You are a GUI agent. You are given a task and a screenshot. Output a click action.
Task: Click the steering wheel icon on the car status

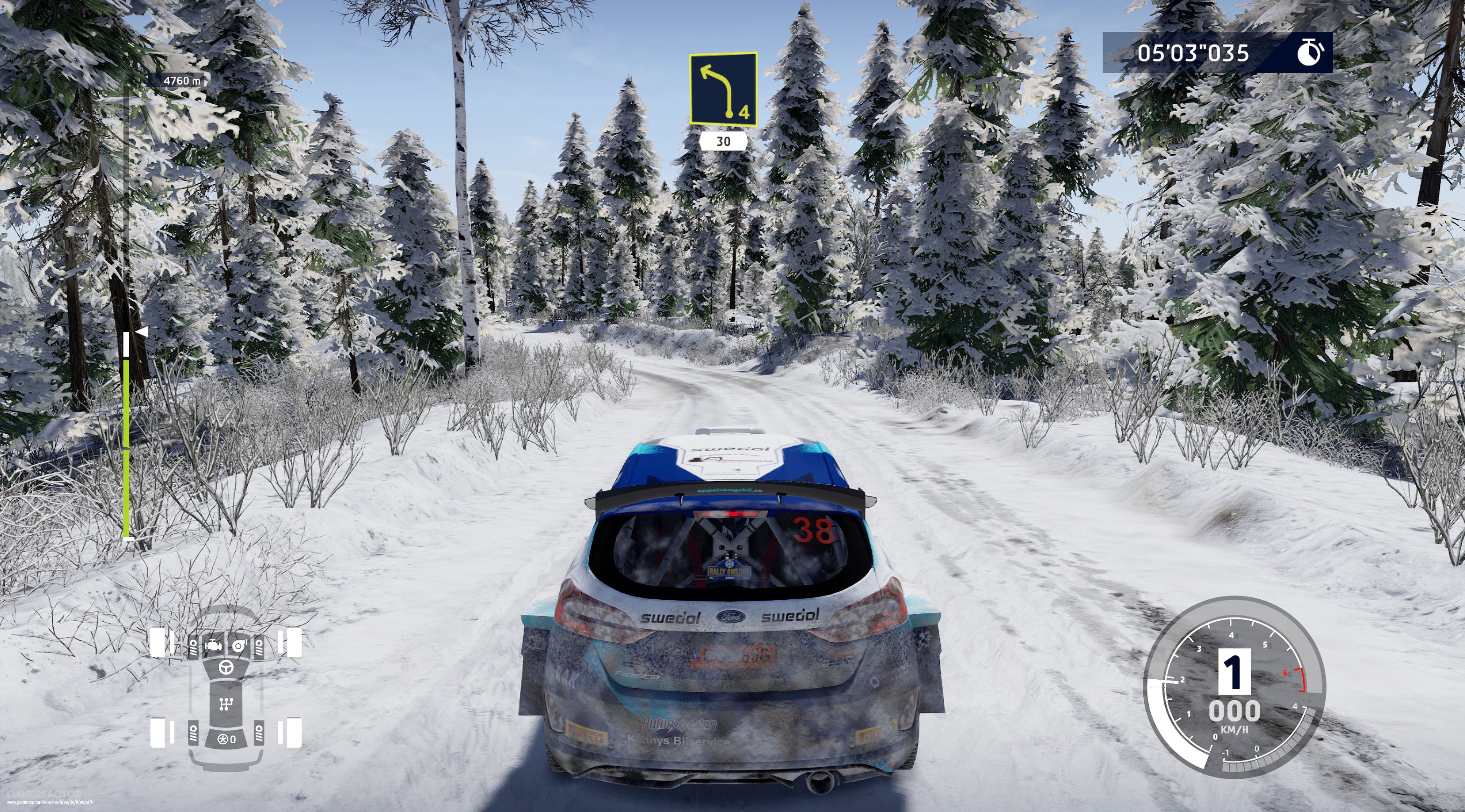pos(226,668)
